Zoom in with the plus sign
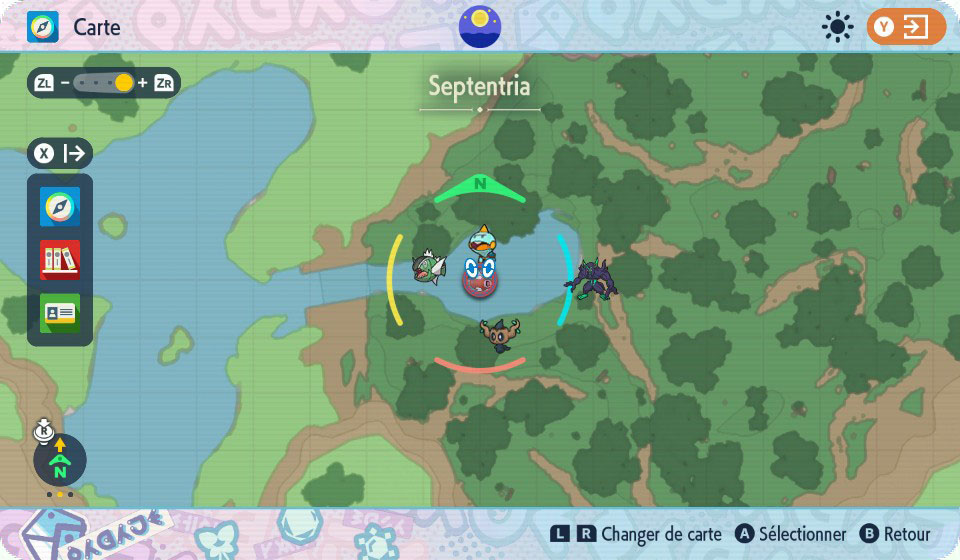Image resolution: width=960 pixels, height=560 pixels. 143,83
